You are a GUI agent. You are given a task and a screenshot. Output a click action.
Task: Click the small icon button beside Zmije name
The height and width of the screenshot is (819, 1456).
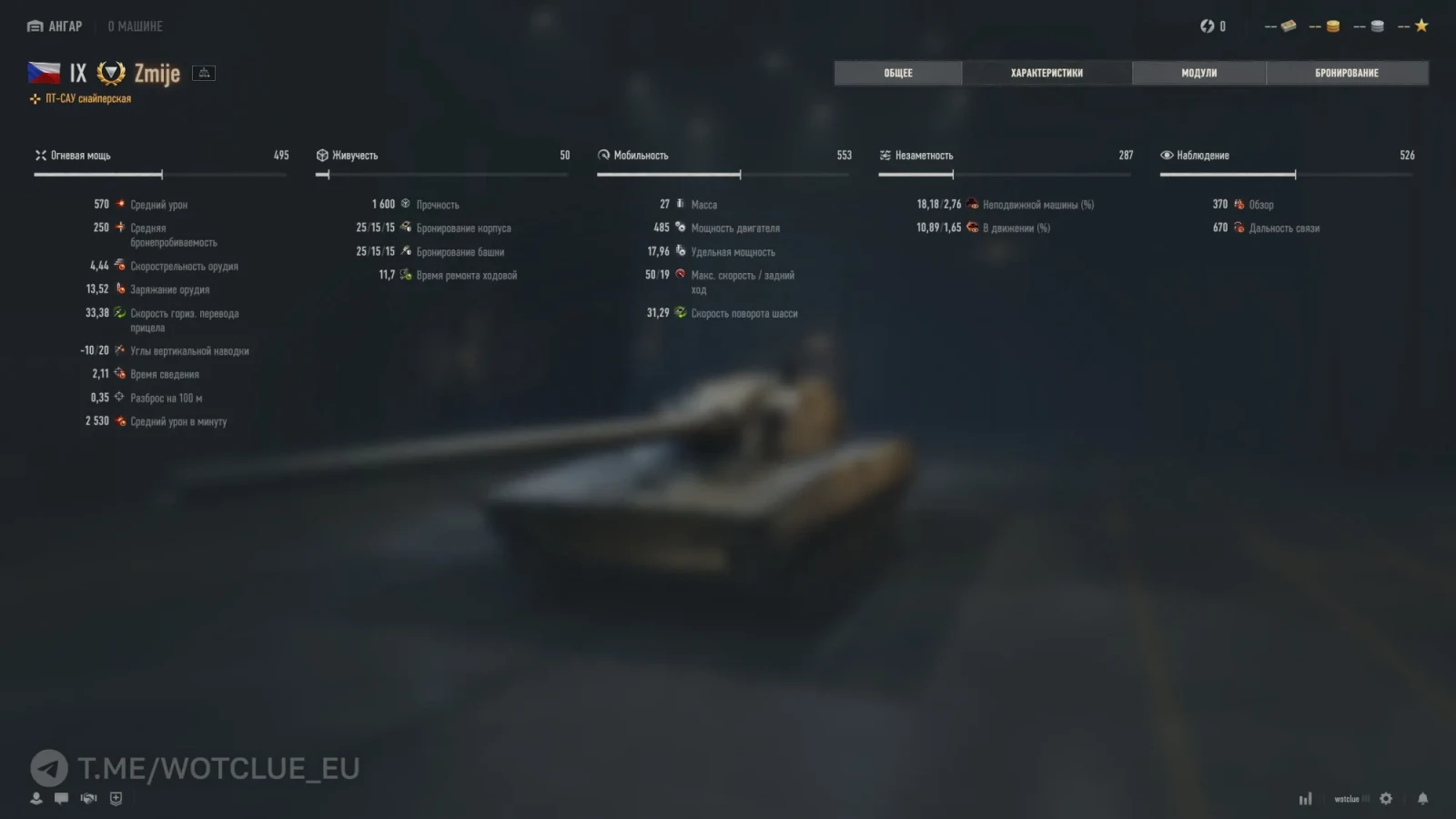[x=204, y=73]
